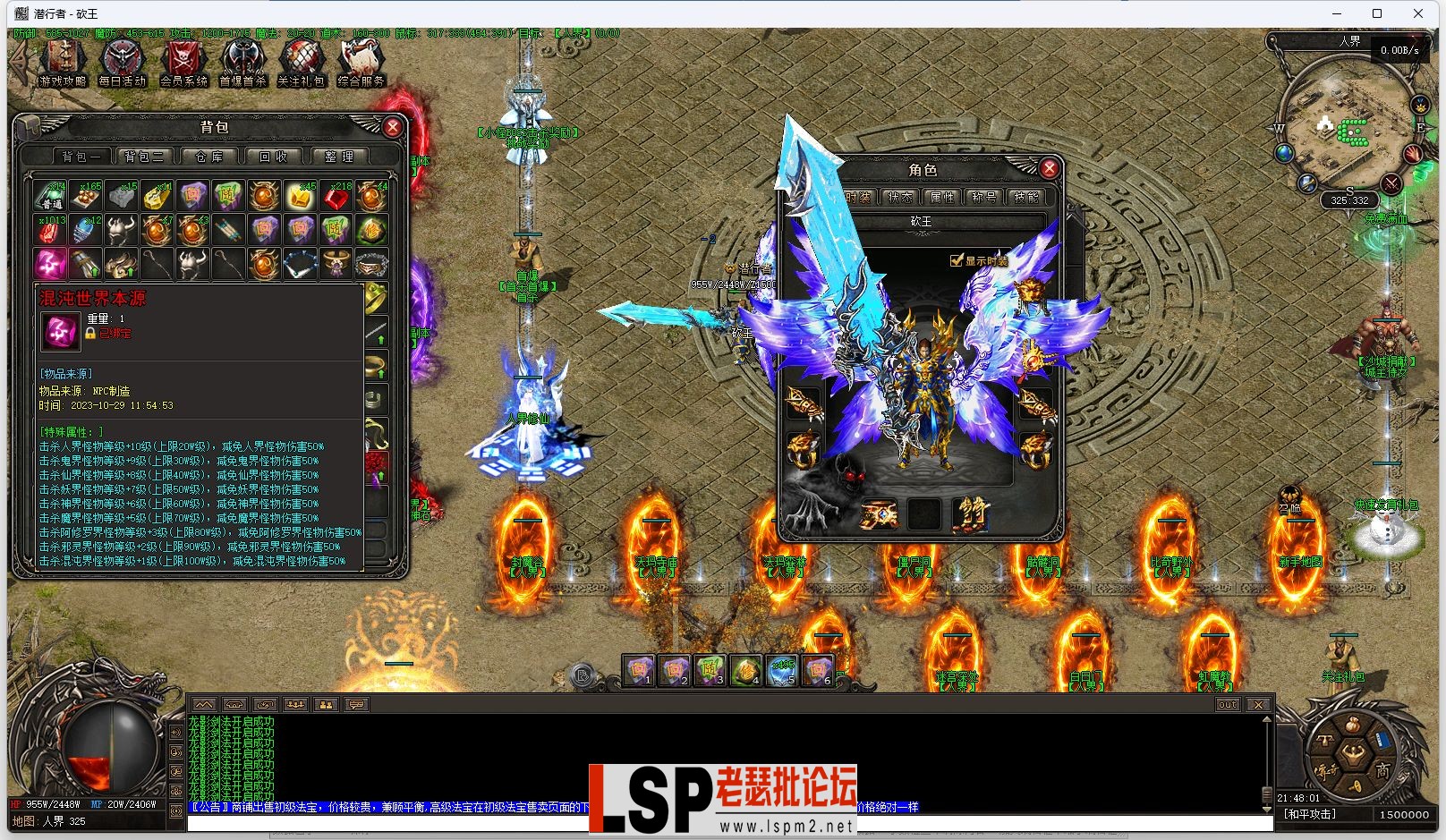Switch to the 属性 tab in character panel
This screenshot has width=1446, height=840.
click(x=941, y=197)
